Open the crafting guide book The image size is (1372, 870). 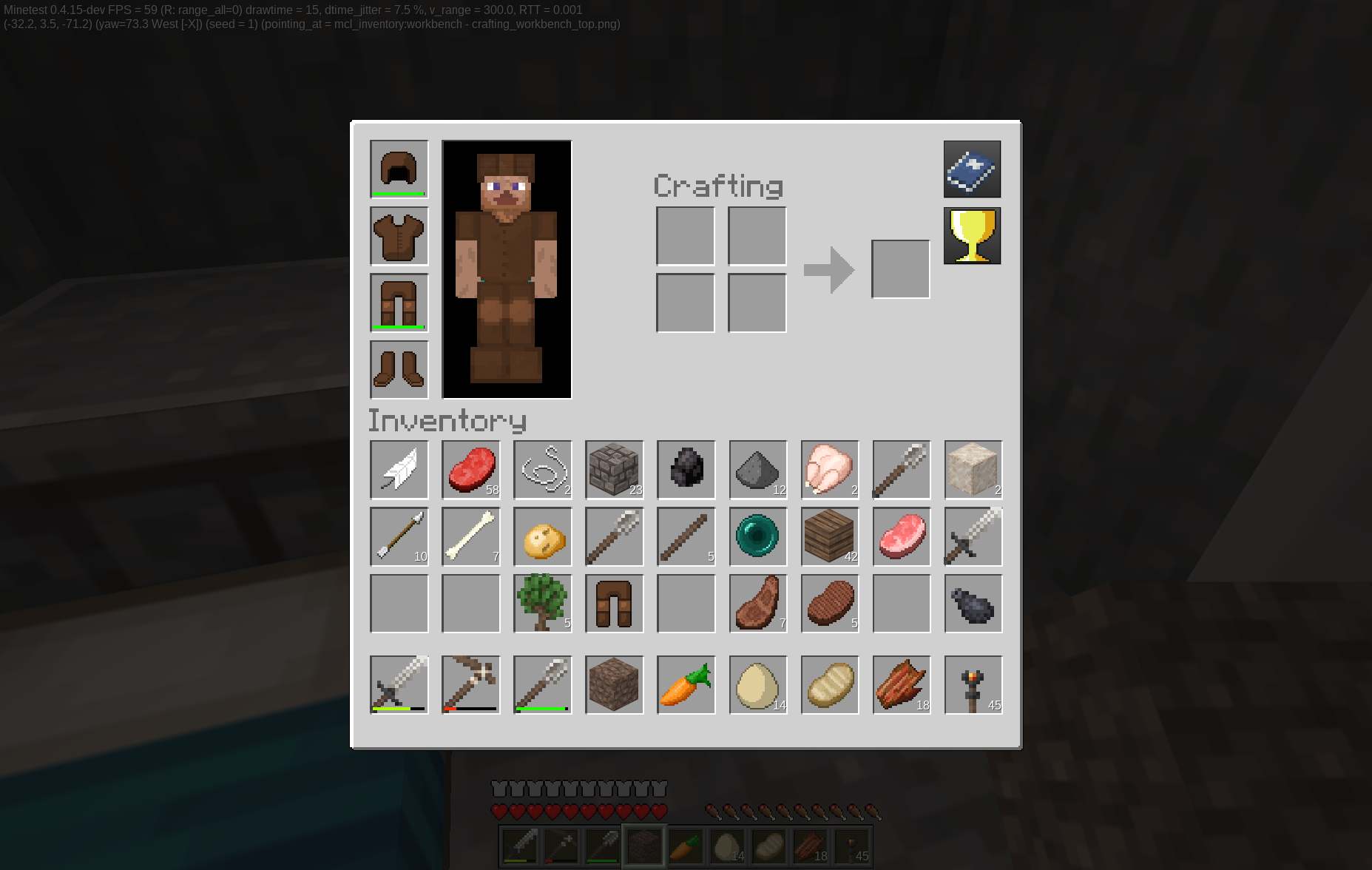[x=971, y=169]
